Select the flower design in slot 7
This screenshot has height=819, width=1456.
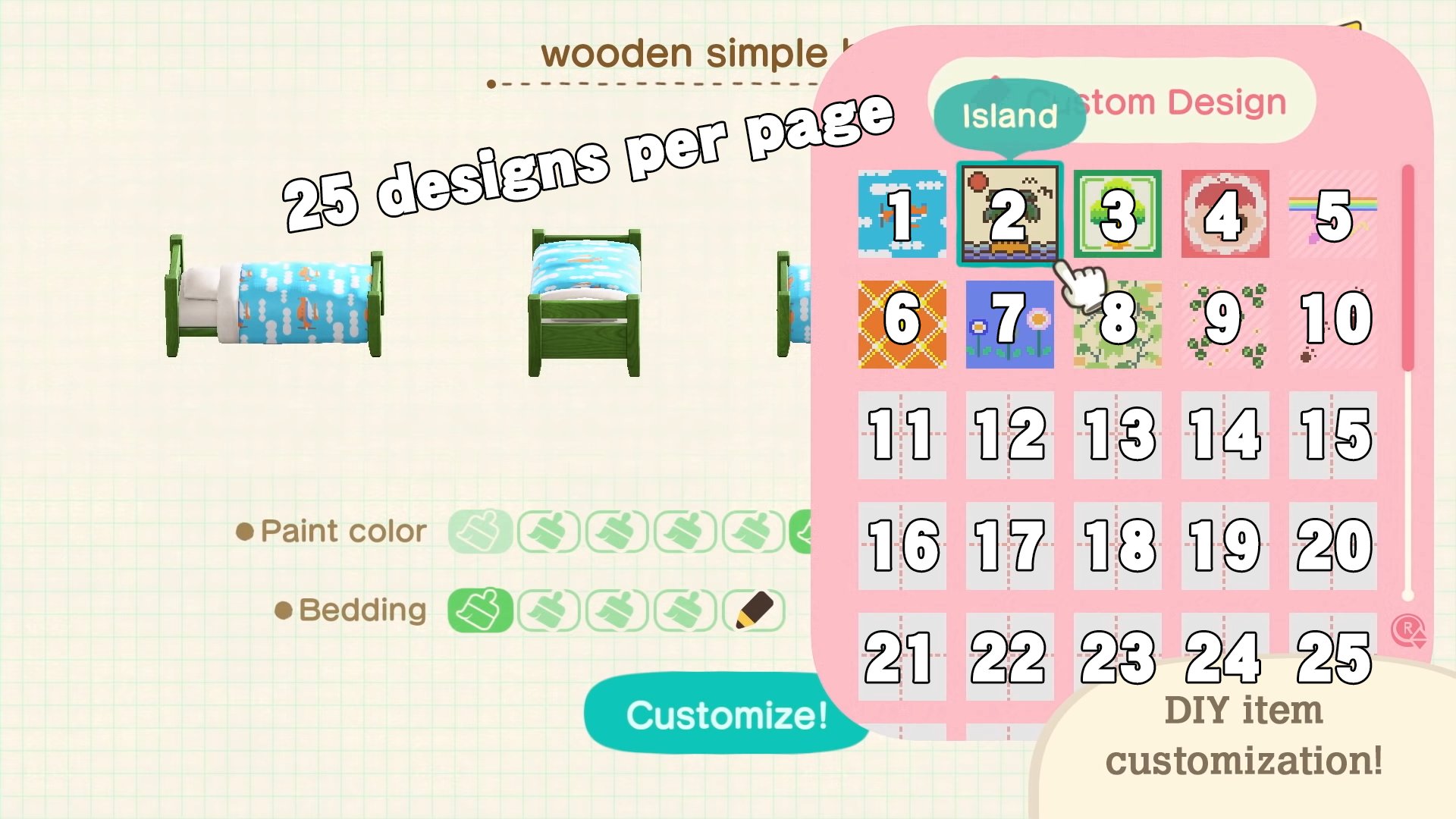(1009, 325)
